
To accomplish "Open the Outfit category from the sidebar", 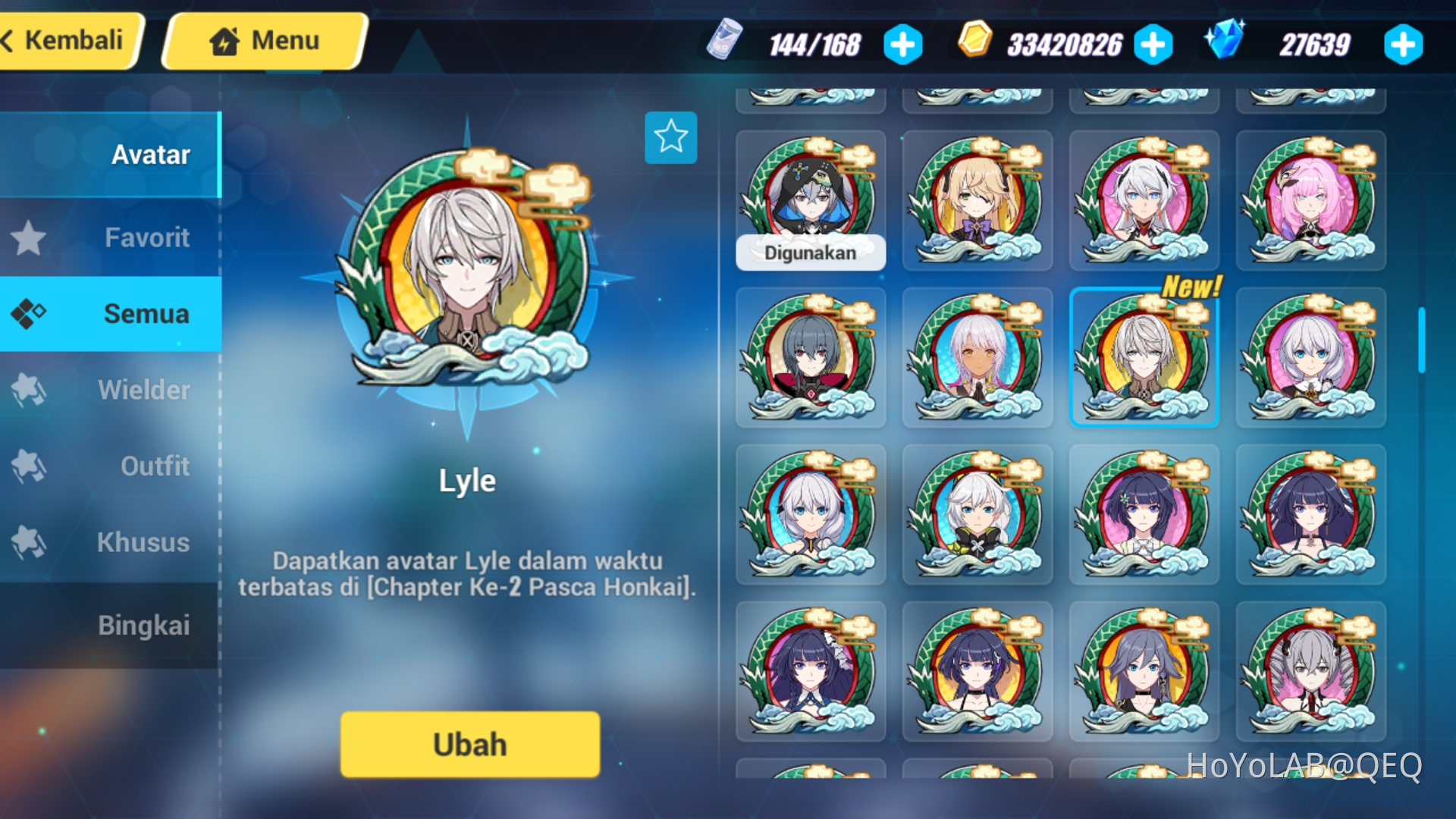I will pos(30,466).
